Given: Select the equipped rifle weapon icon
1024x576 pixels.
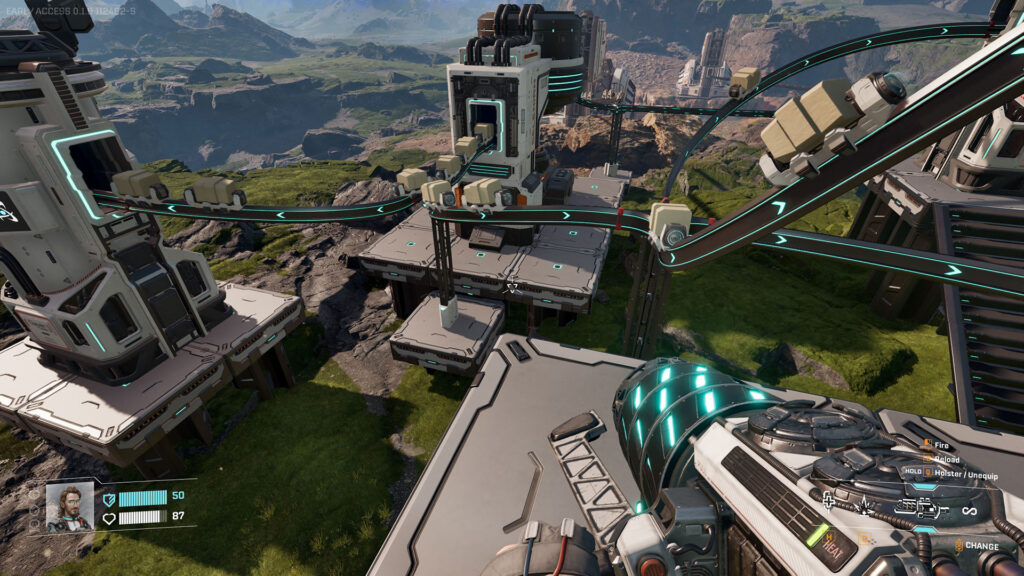Looking at the screenshot, I should [x=920, y=508].
